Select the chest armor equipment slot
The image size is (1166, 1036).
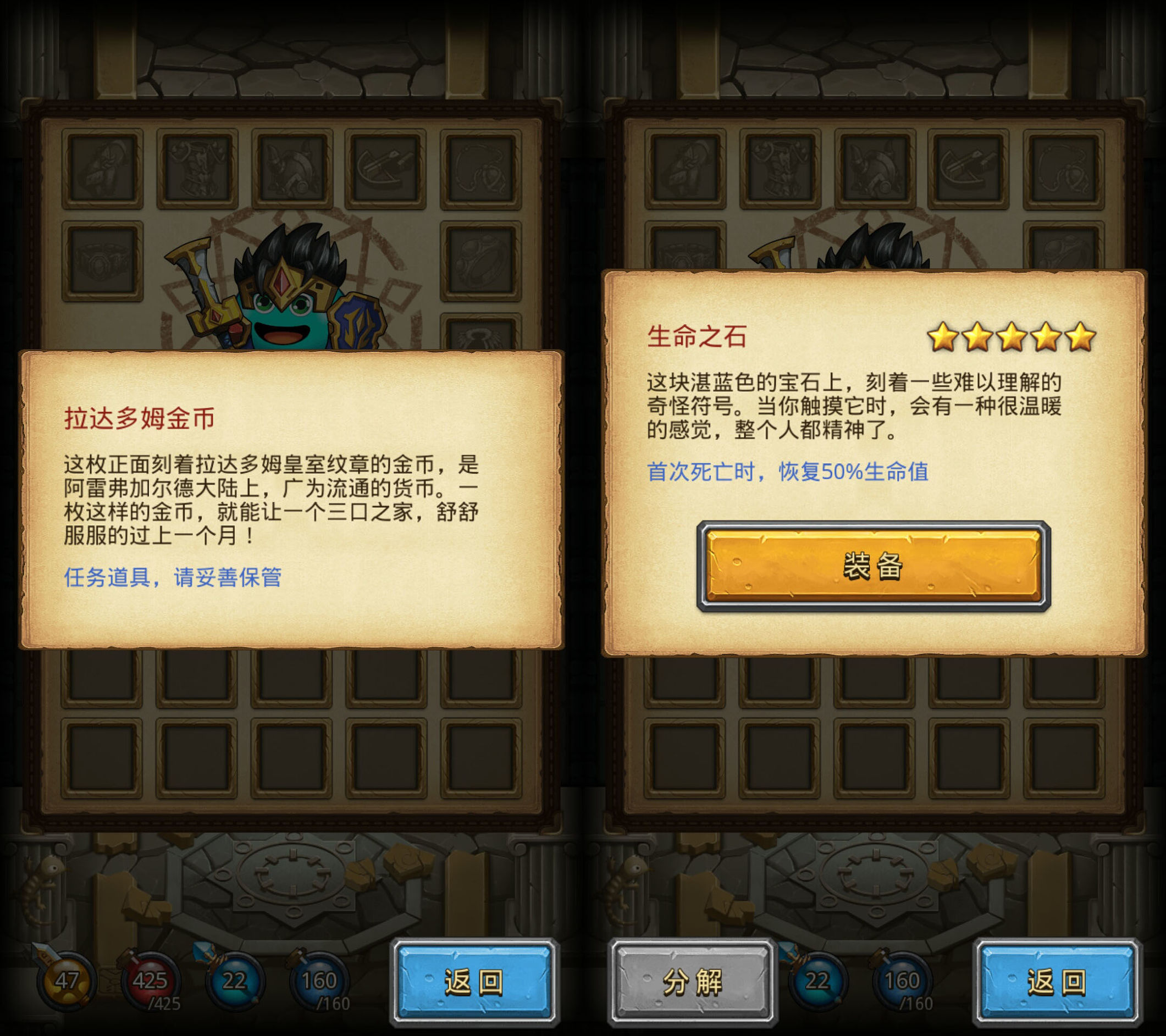tap(196, 167)
